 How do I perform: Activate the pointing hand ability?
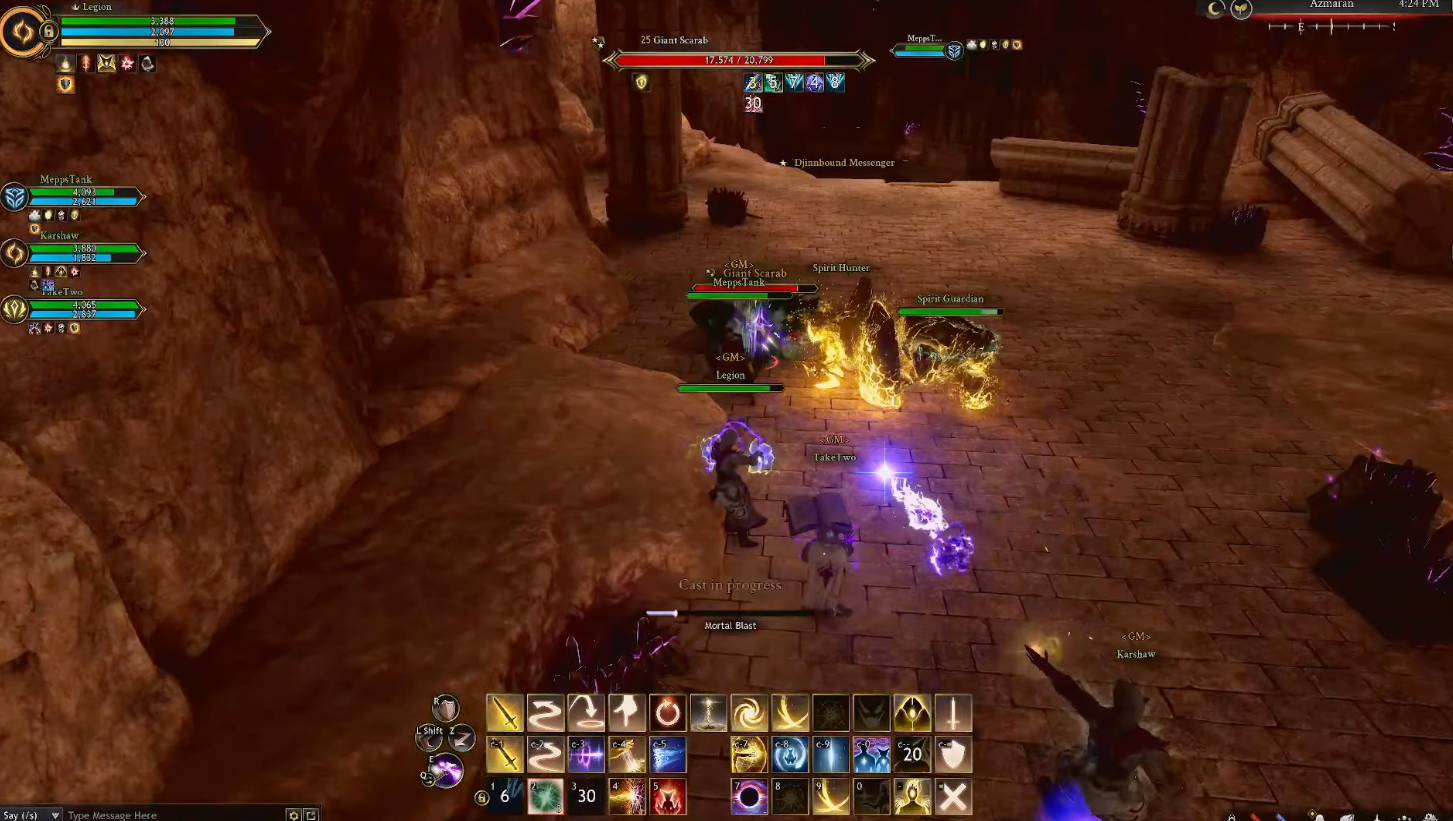click(x=627, y=713)
